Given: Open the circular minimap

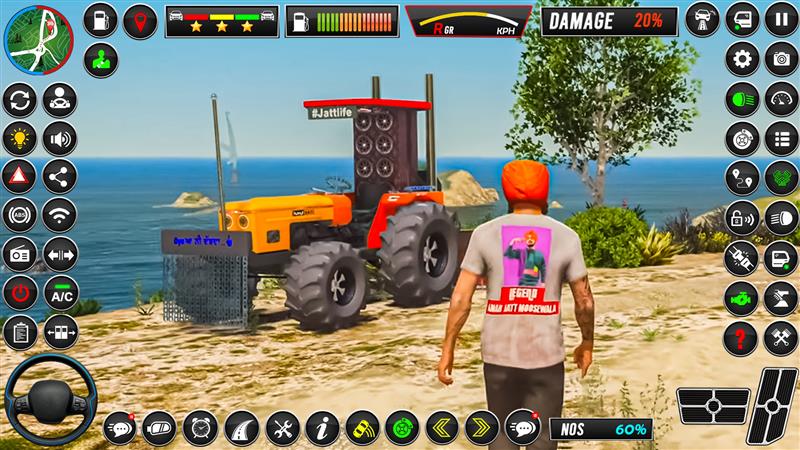Looking at the screenshot, I should coord(37,40).
